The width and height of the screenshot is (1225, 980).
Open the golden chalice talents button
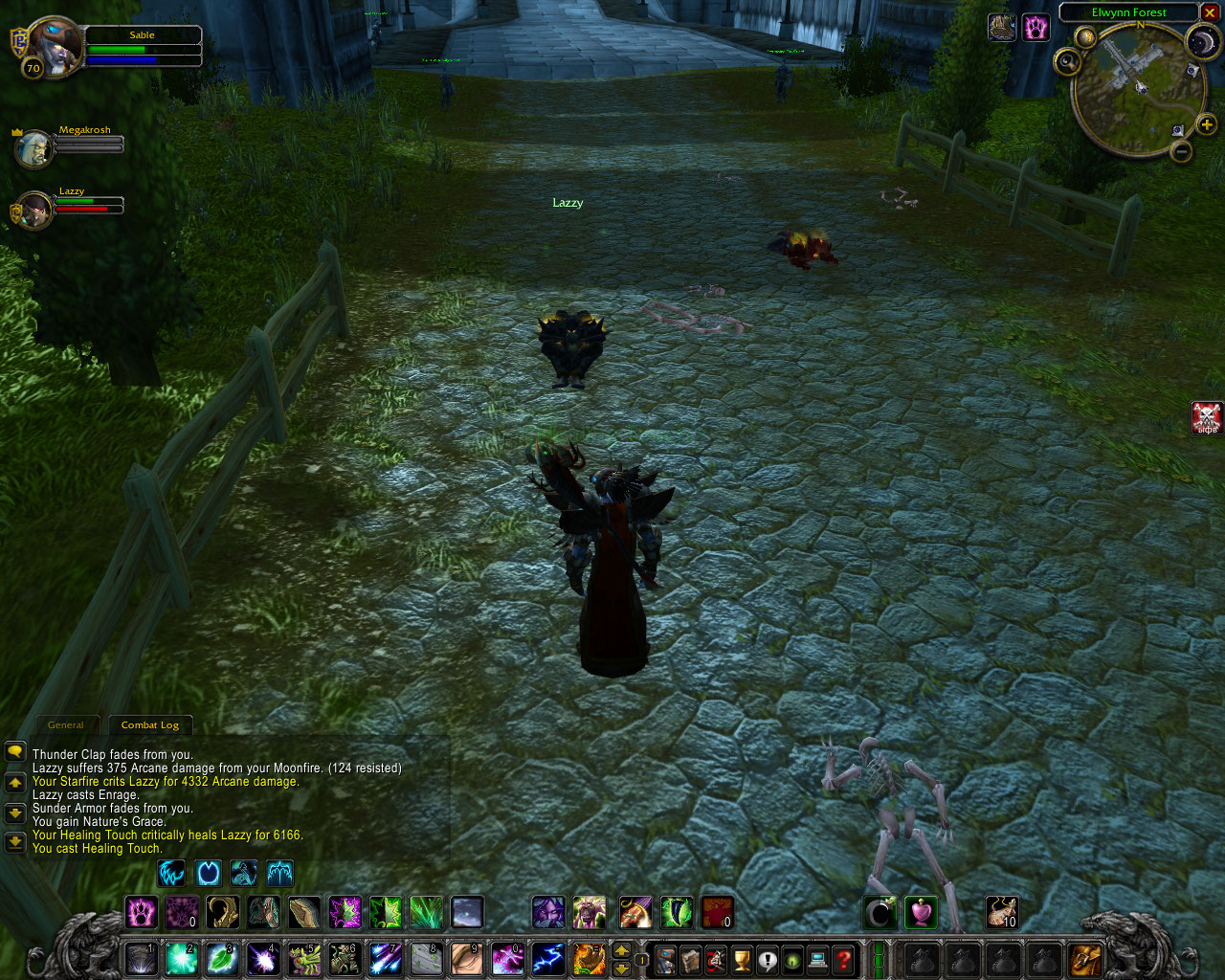pos(742,959)
